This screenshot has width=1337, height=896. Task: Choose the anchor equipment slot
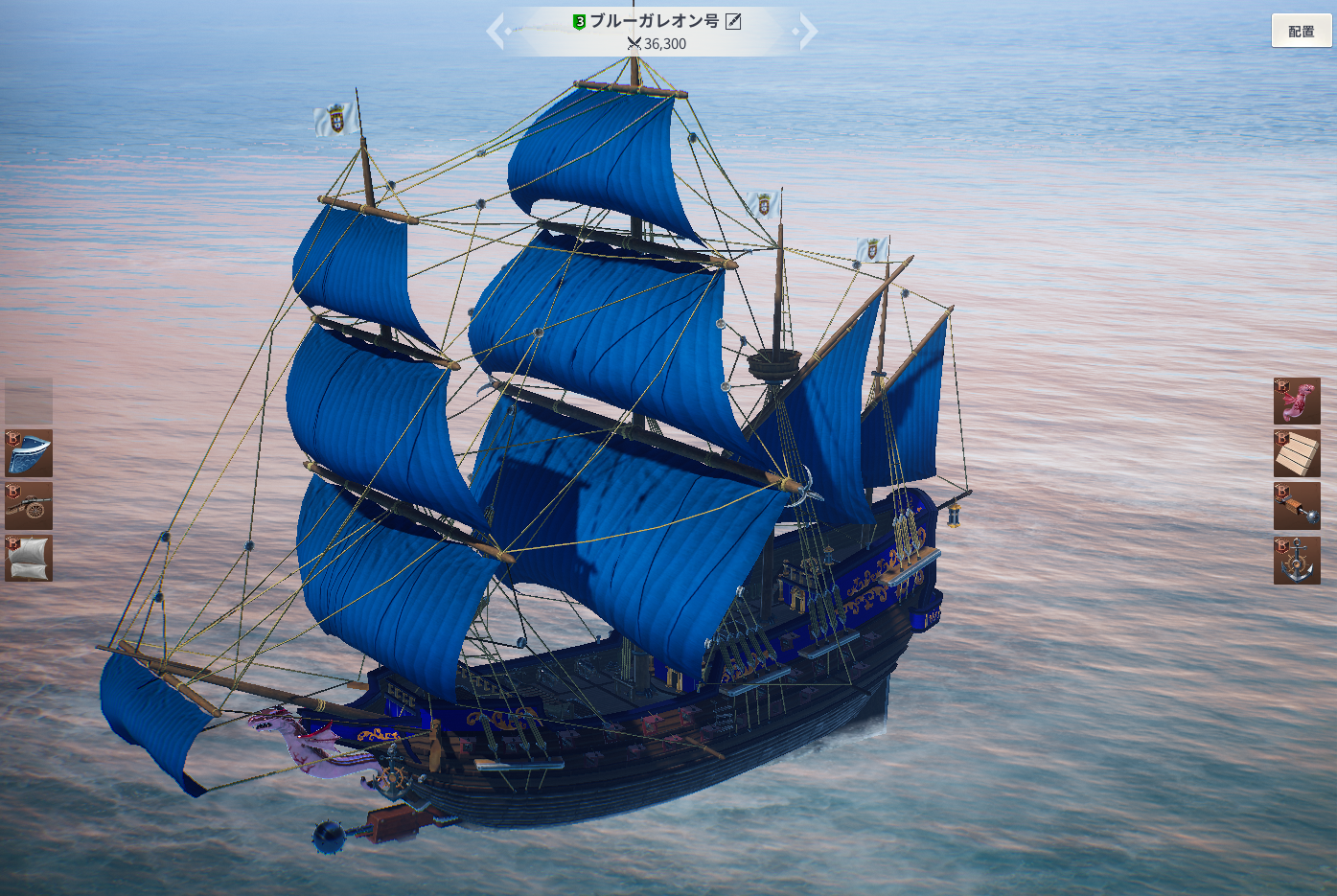click(1297, 561)
